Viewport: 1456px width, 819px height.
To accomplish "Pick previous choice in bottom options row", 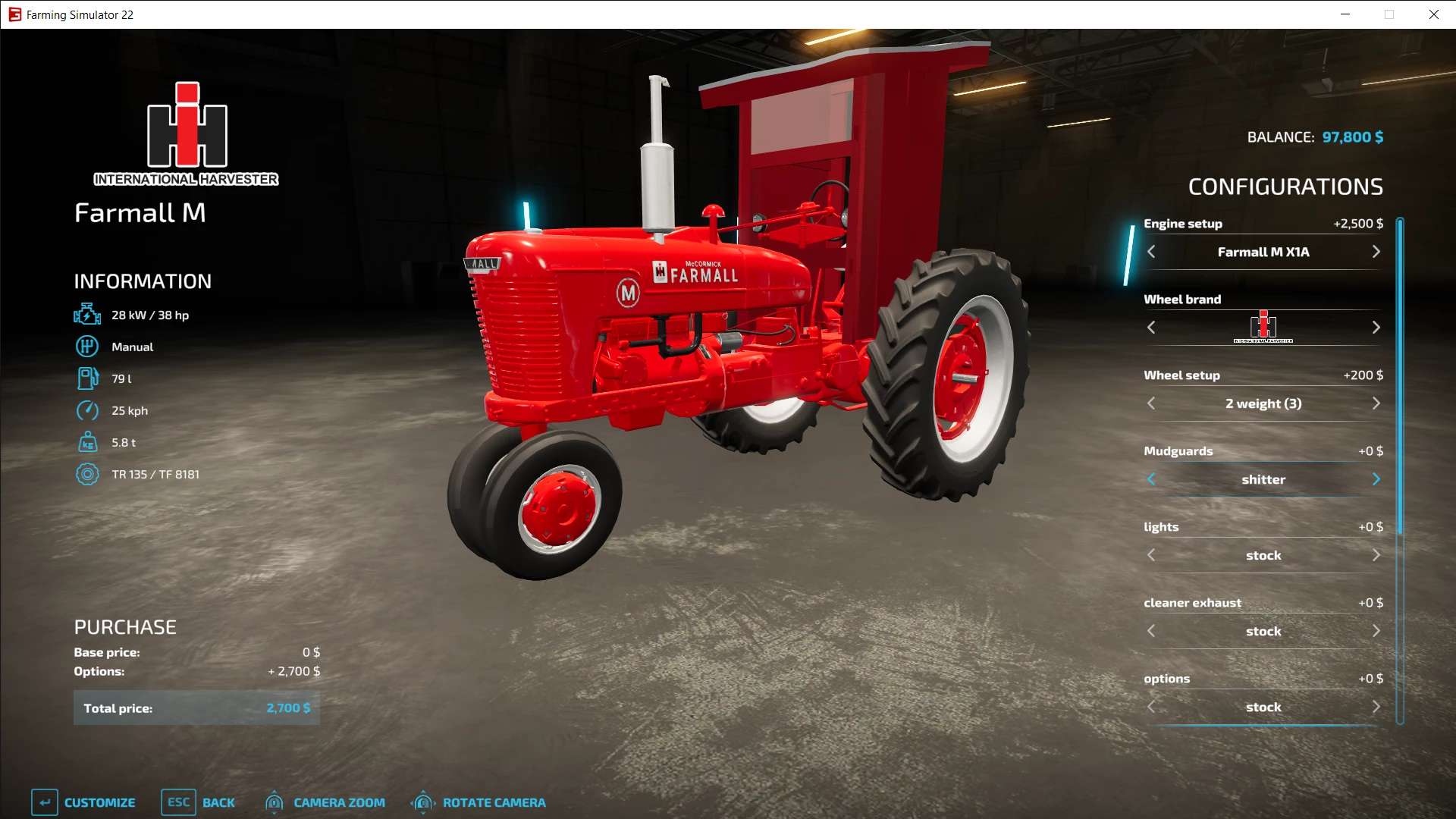I will point(1151,707).
